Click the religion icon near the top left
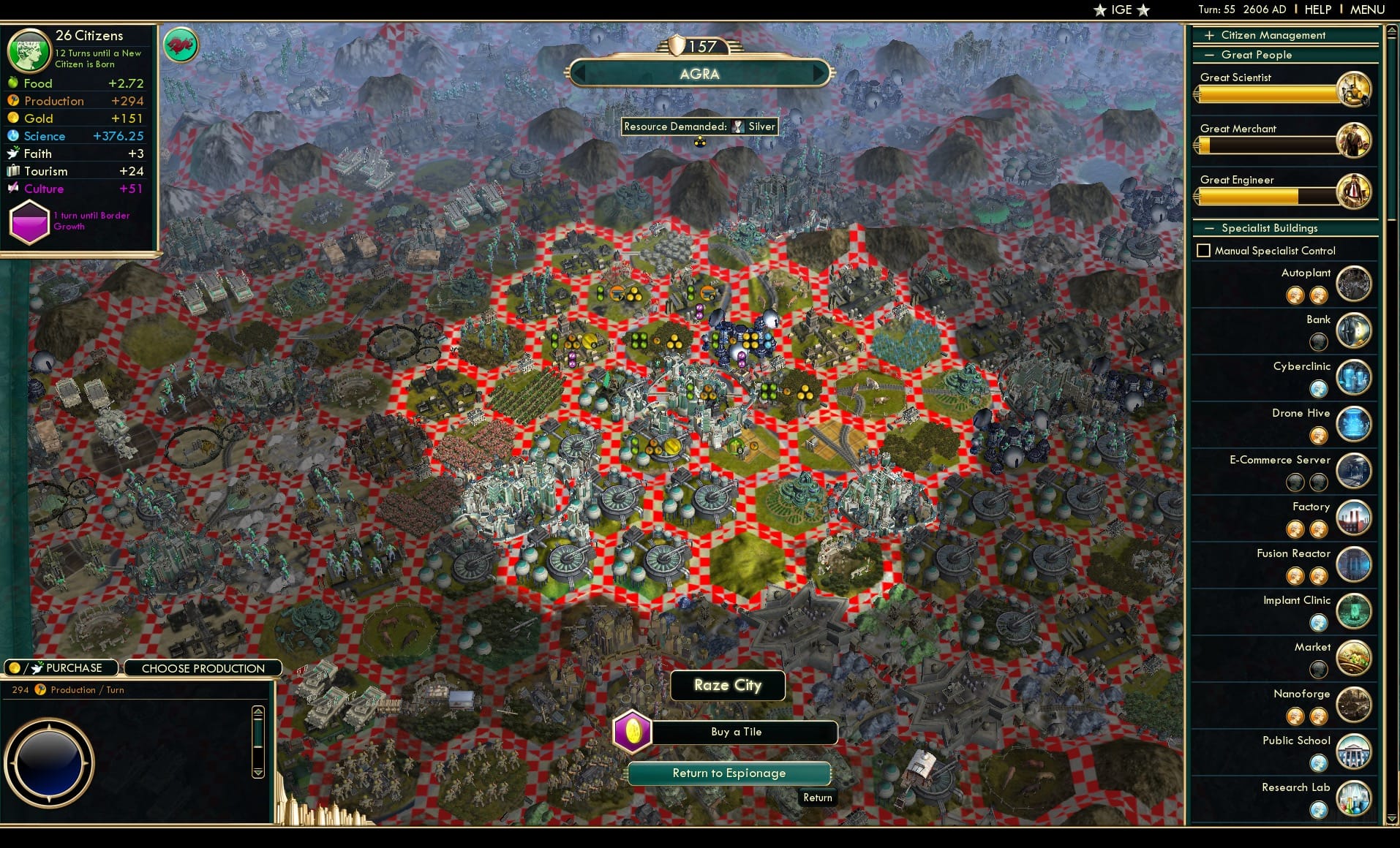Viewport: 1400px width, 848px height. (x=181, y=45)
